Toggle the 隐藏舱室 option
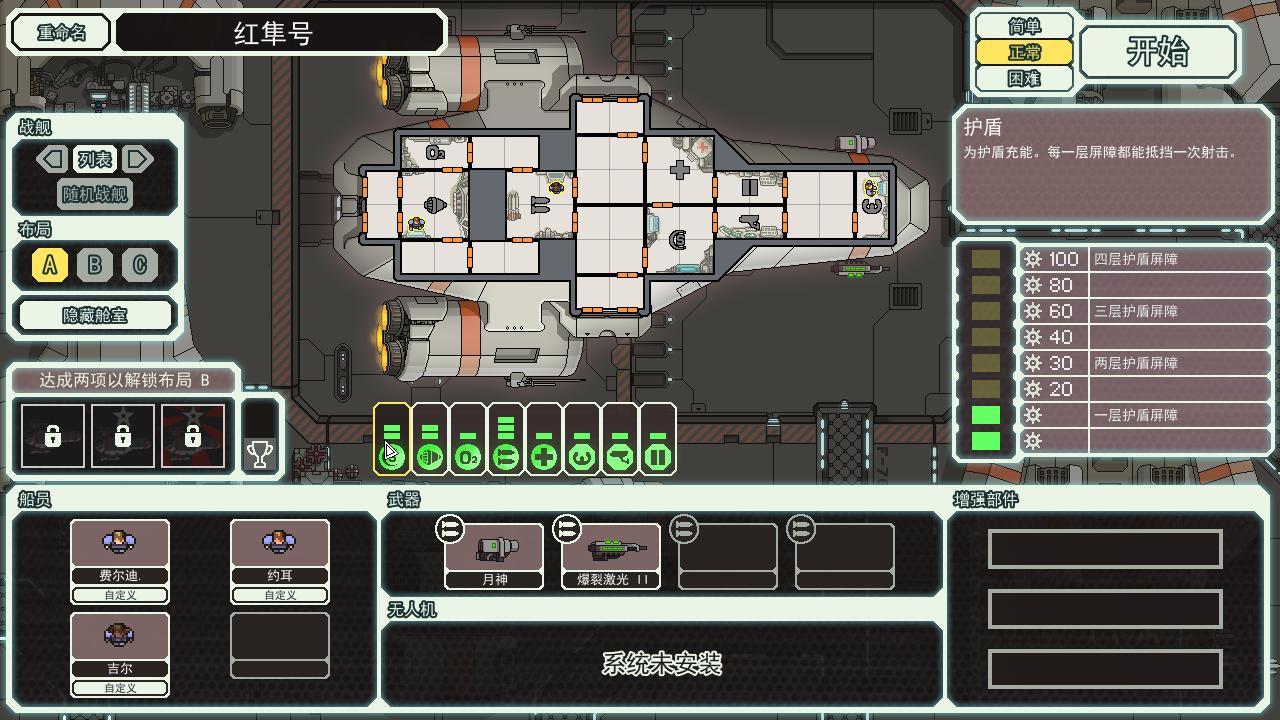This screenshot has height=720, width=1280. pyautogui.click(x=95, y=315)
